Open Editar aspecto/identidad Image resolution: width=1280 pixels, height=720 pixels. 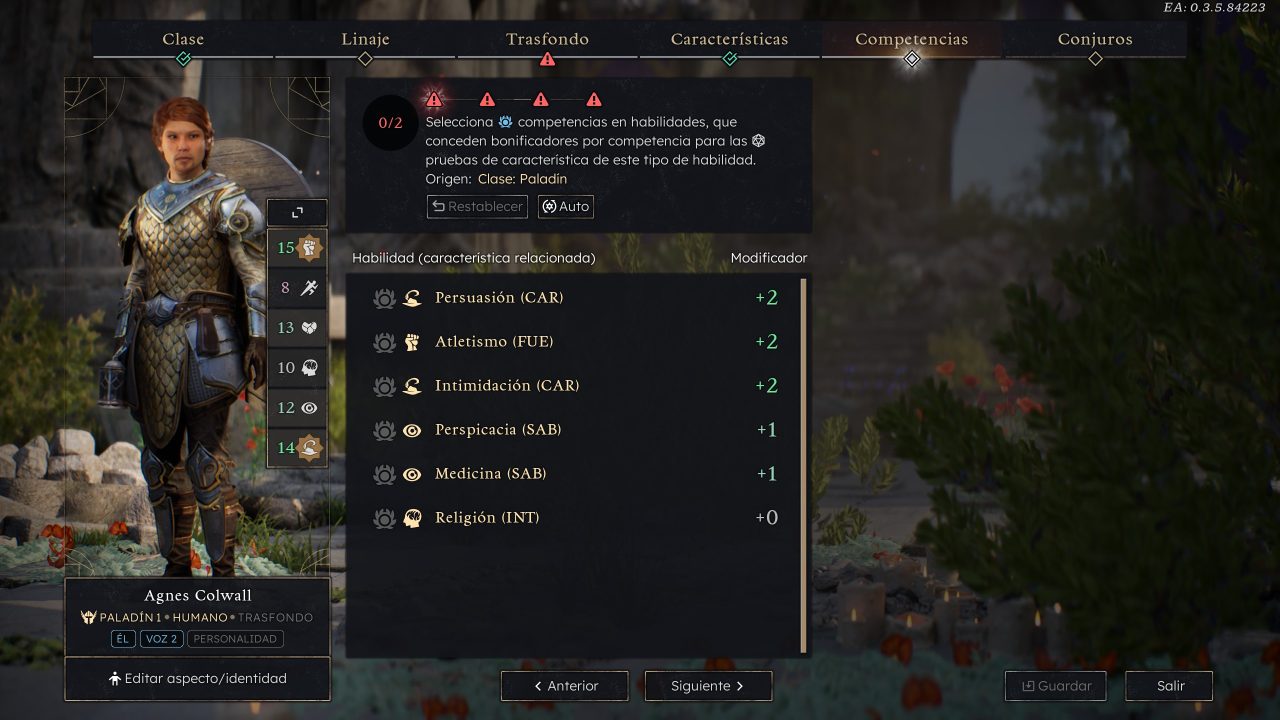198,679
